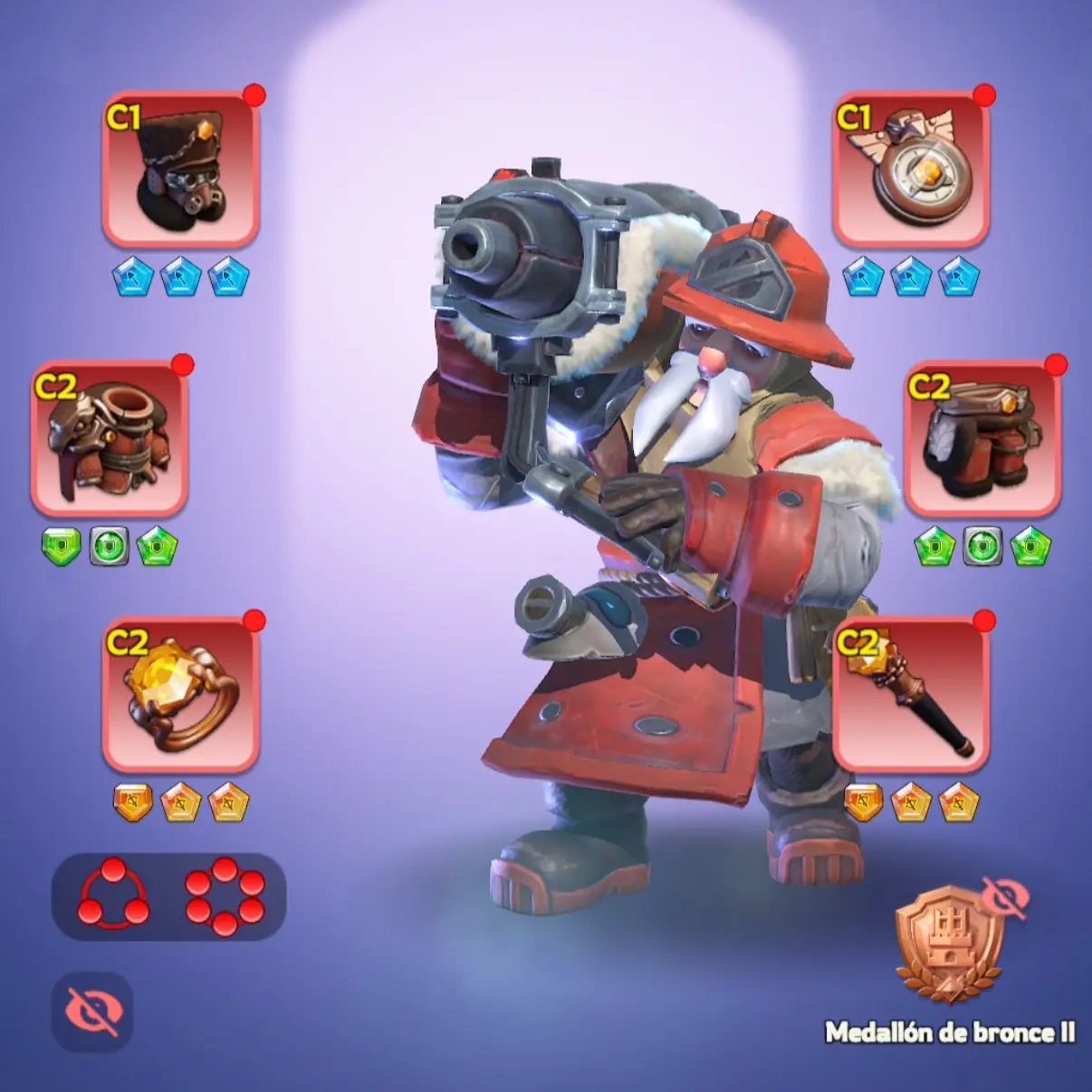Click the six-dot red circle set icon

point(225,896)
